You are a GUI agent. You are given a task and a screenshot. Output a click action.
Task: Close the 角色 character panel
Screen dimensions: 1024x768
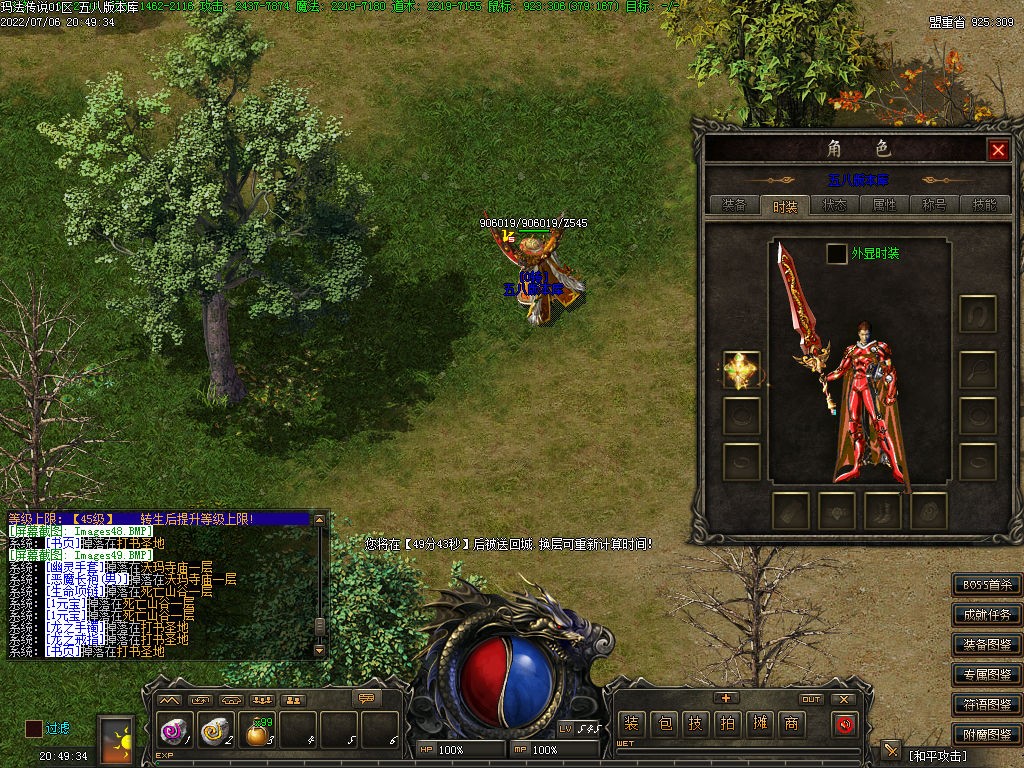pyautogui.click(x=997, y=150)
